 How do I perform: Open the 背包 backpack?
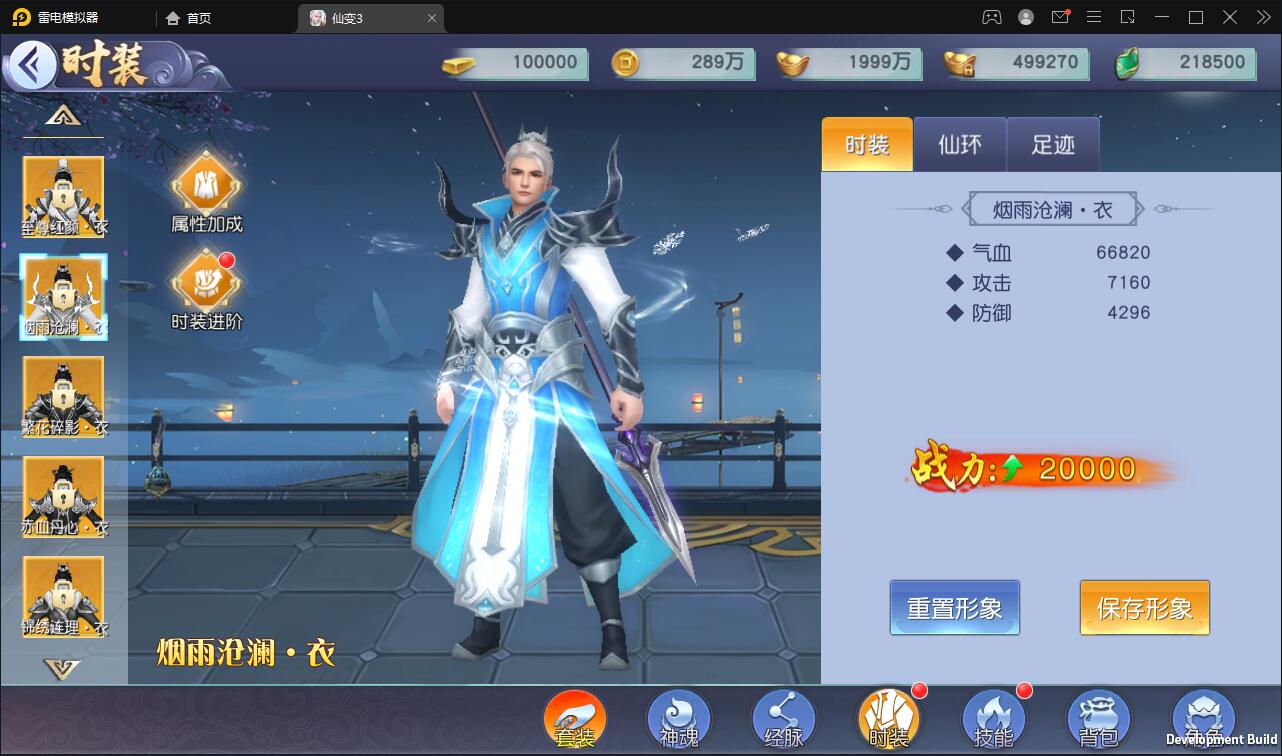pos(1097,718)
